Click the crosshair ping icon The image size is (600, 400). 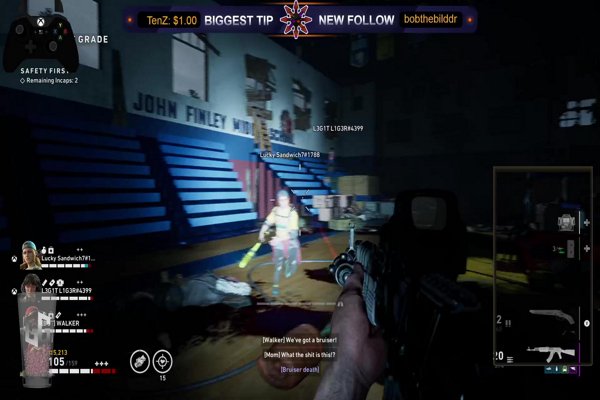click(162, 360)
